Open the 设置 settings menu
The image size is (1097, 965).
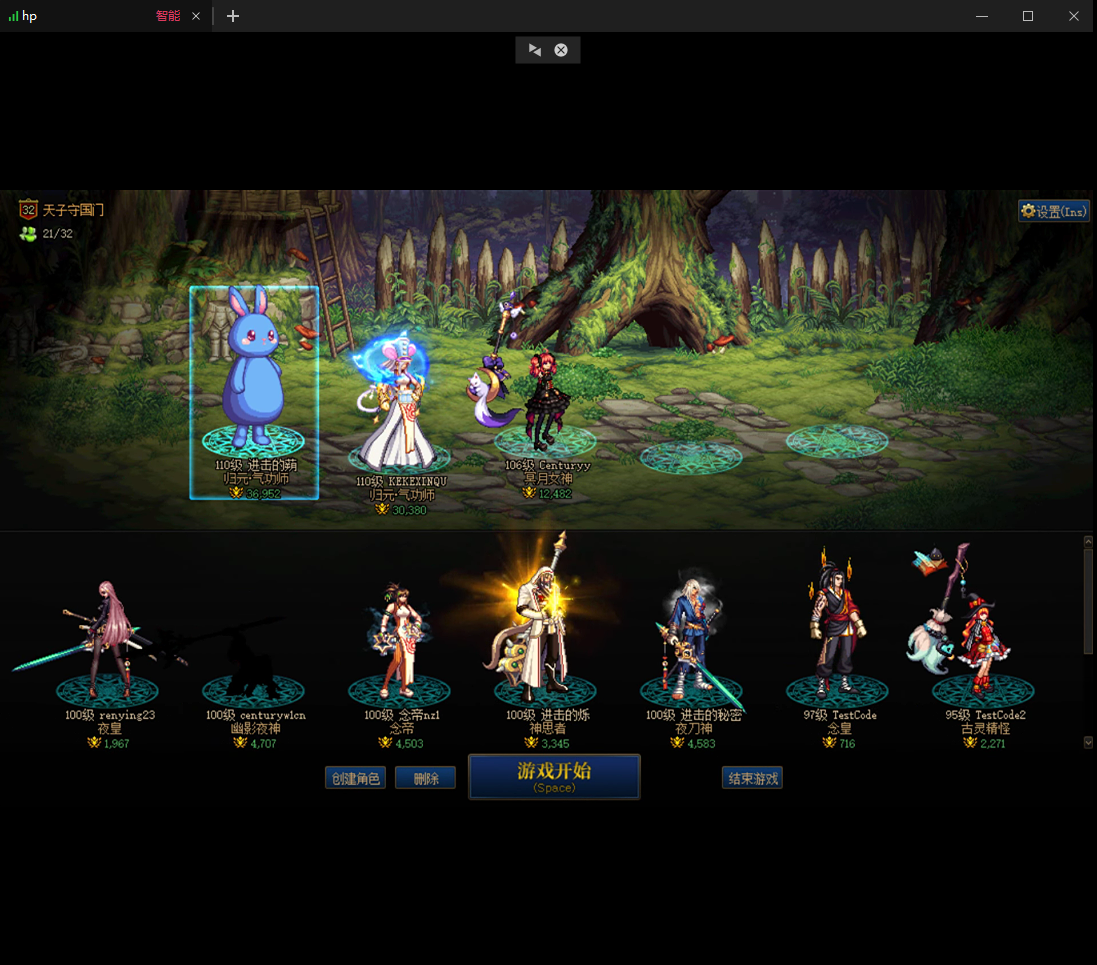(1053, 211)
